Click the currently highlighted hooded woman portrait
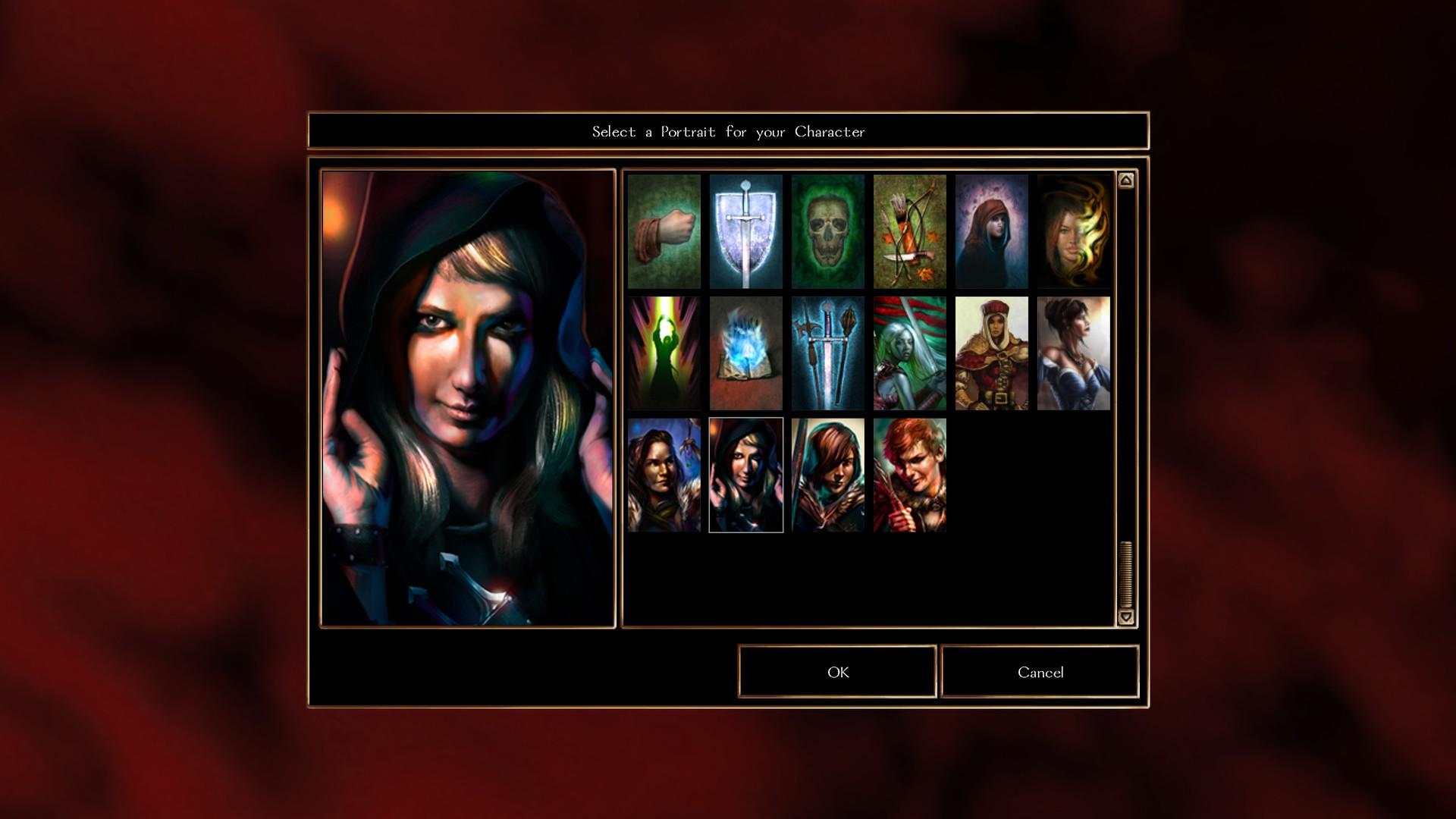The width and height of the screenshot is (1456, 819). tap(746, 475)
